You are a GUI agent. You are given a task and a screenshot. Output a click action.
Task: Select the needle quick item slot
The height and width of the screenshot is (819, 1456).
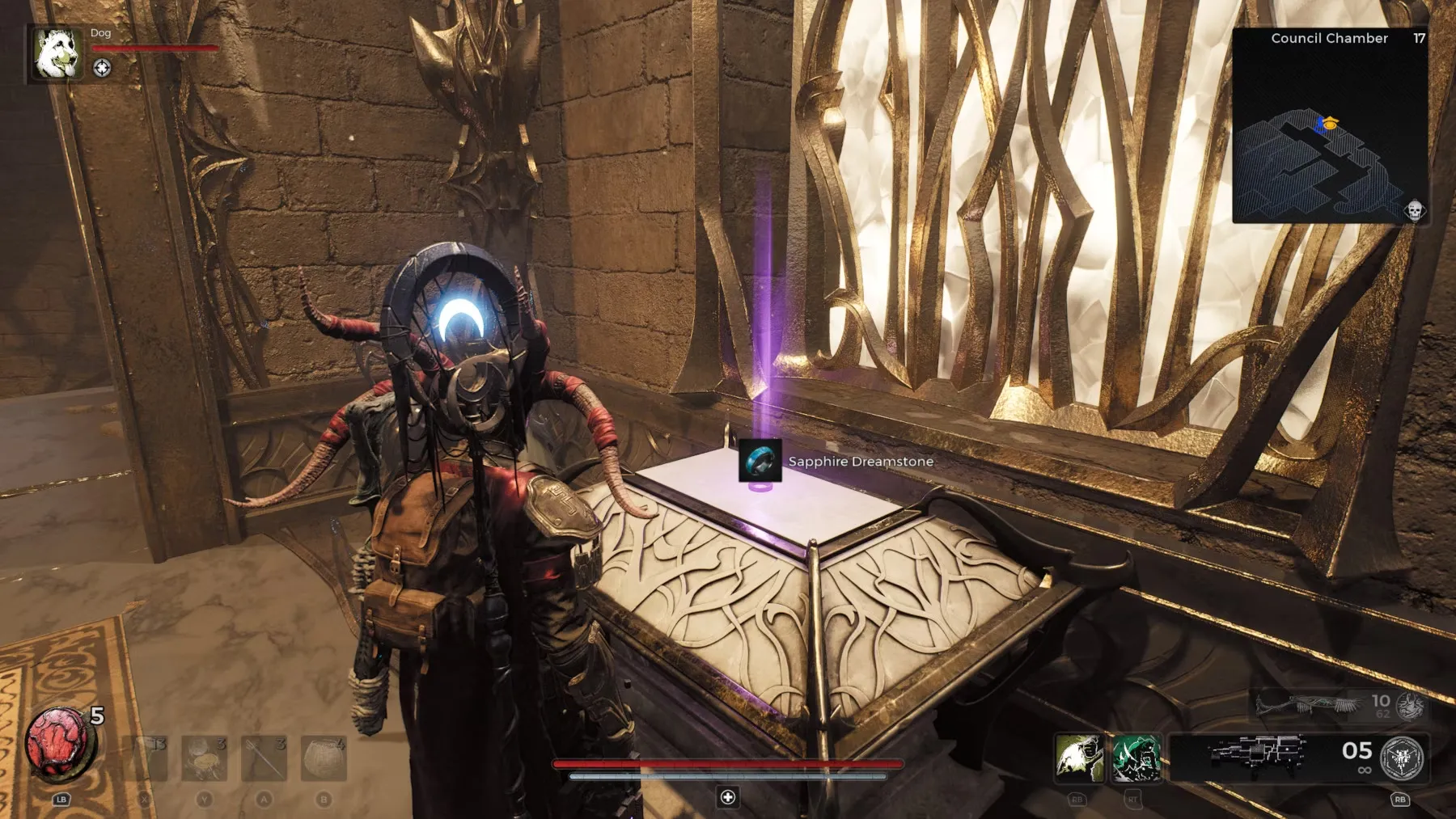[264, 758]
